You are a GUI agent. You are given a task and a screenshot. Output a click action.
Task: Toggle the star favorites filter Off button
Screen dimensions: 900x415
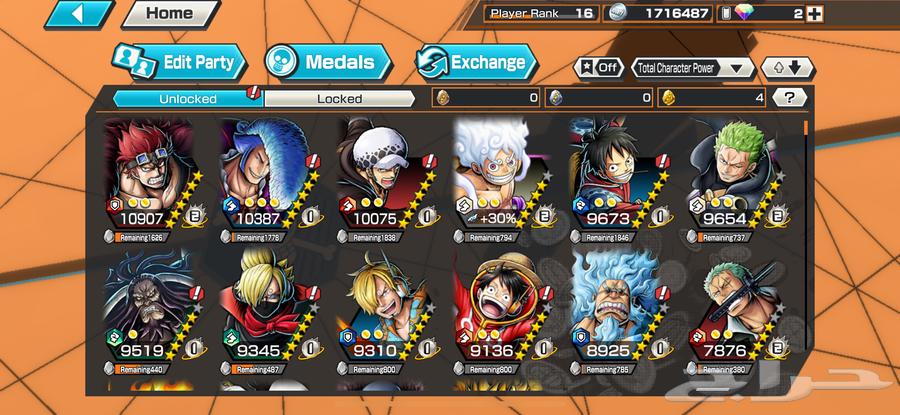(597, 68)
